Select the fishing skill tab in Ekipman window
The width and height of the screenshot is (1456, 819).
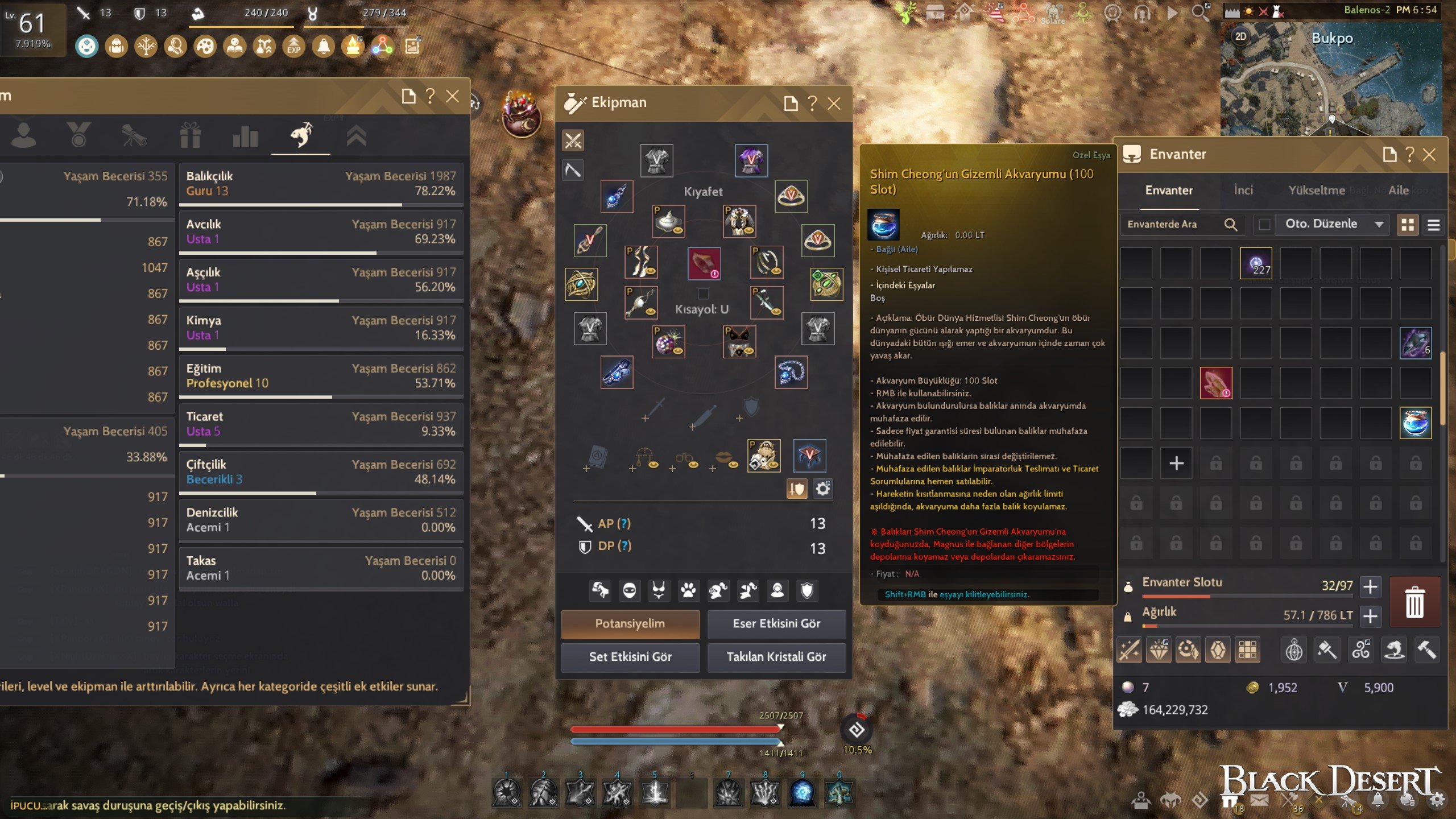coord(301,135)
